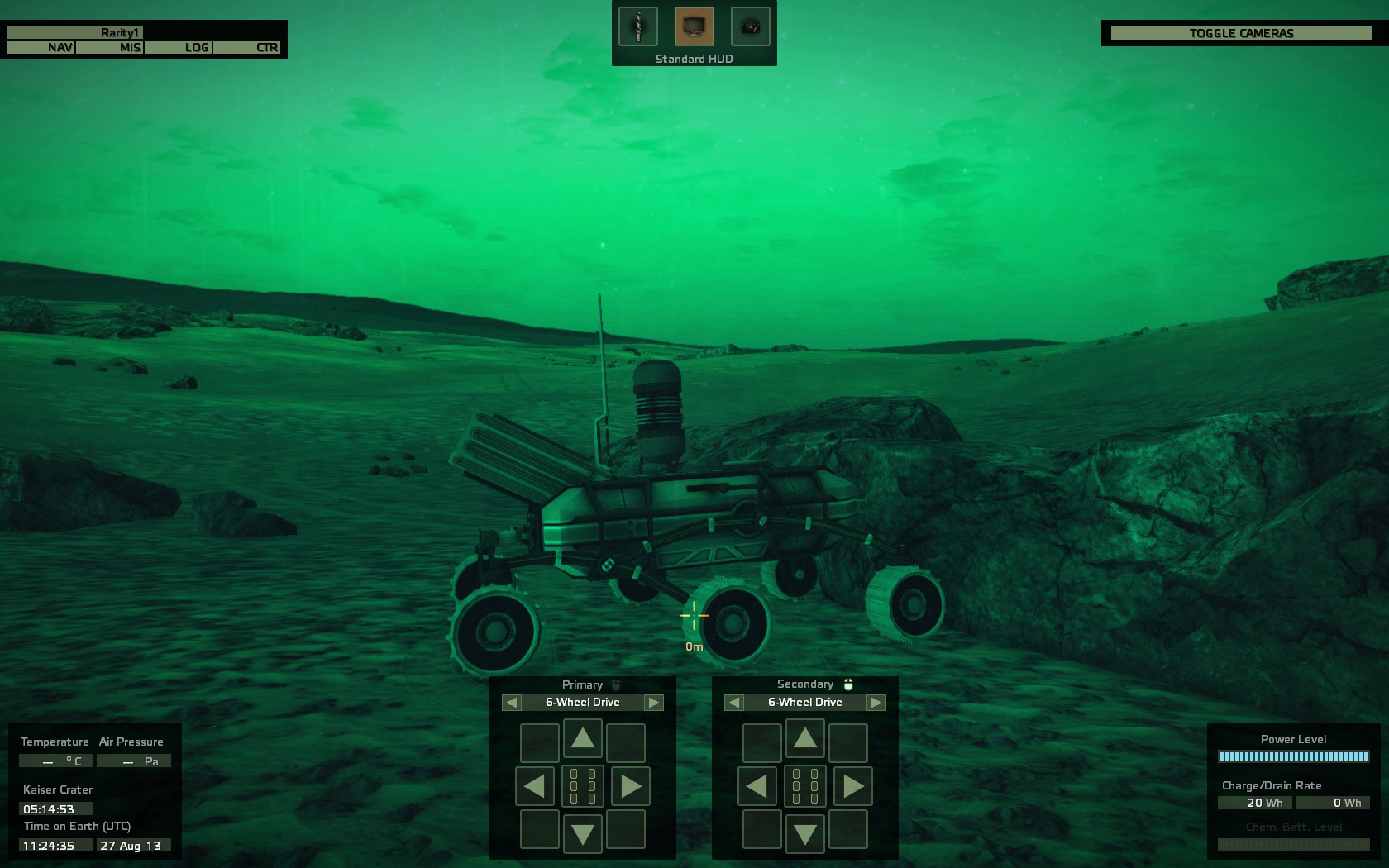Click the Primary six-wheel center icon
The height and width of the screenshot is (868, 1389).
[x=584, y=786]
